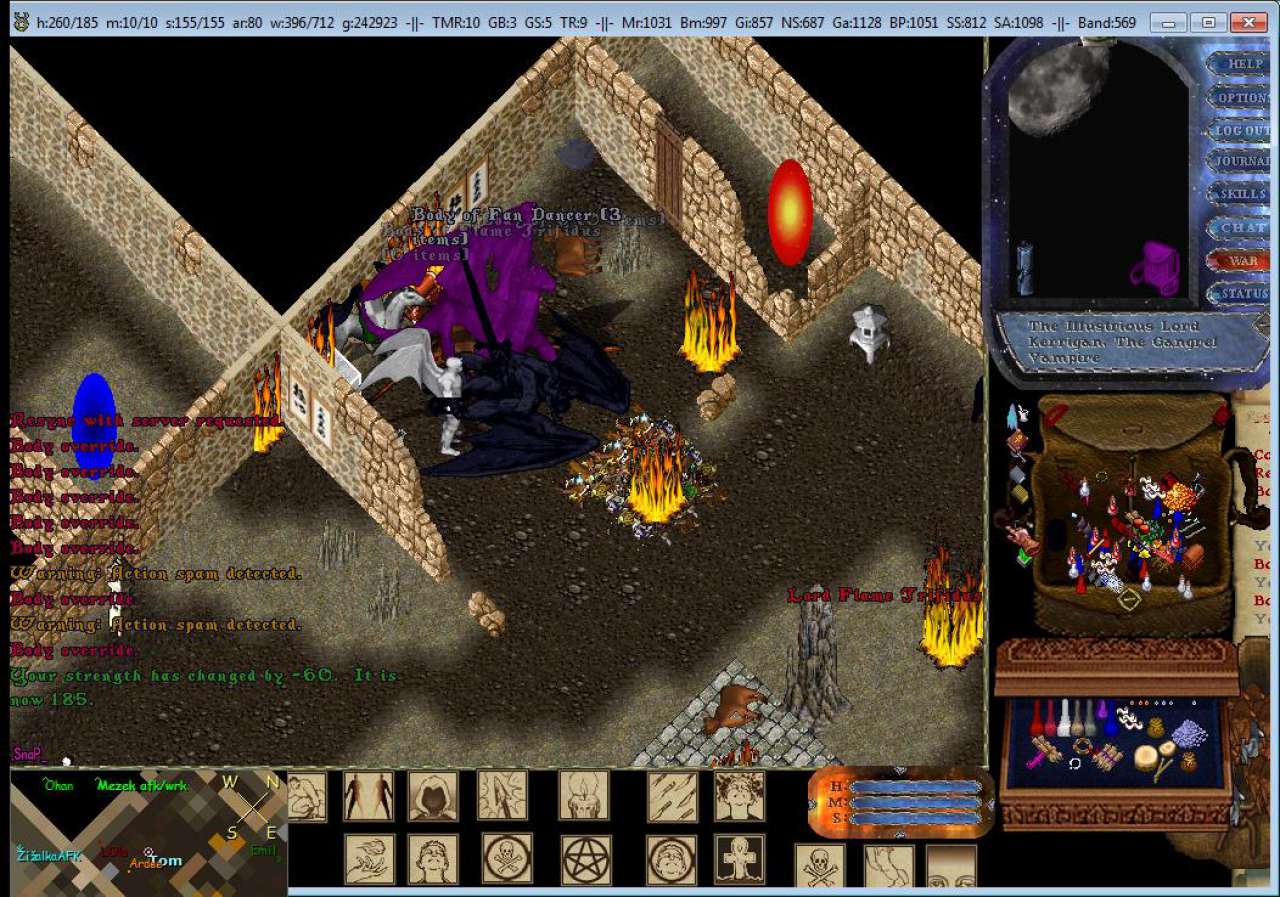Activate the lit candle spell icon
This screenshot has height=897, width=1280.
tap(583, 797)
